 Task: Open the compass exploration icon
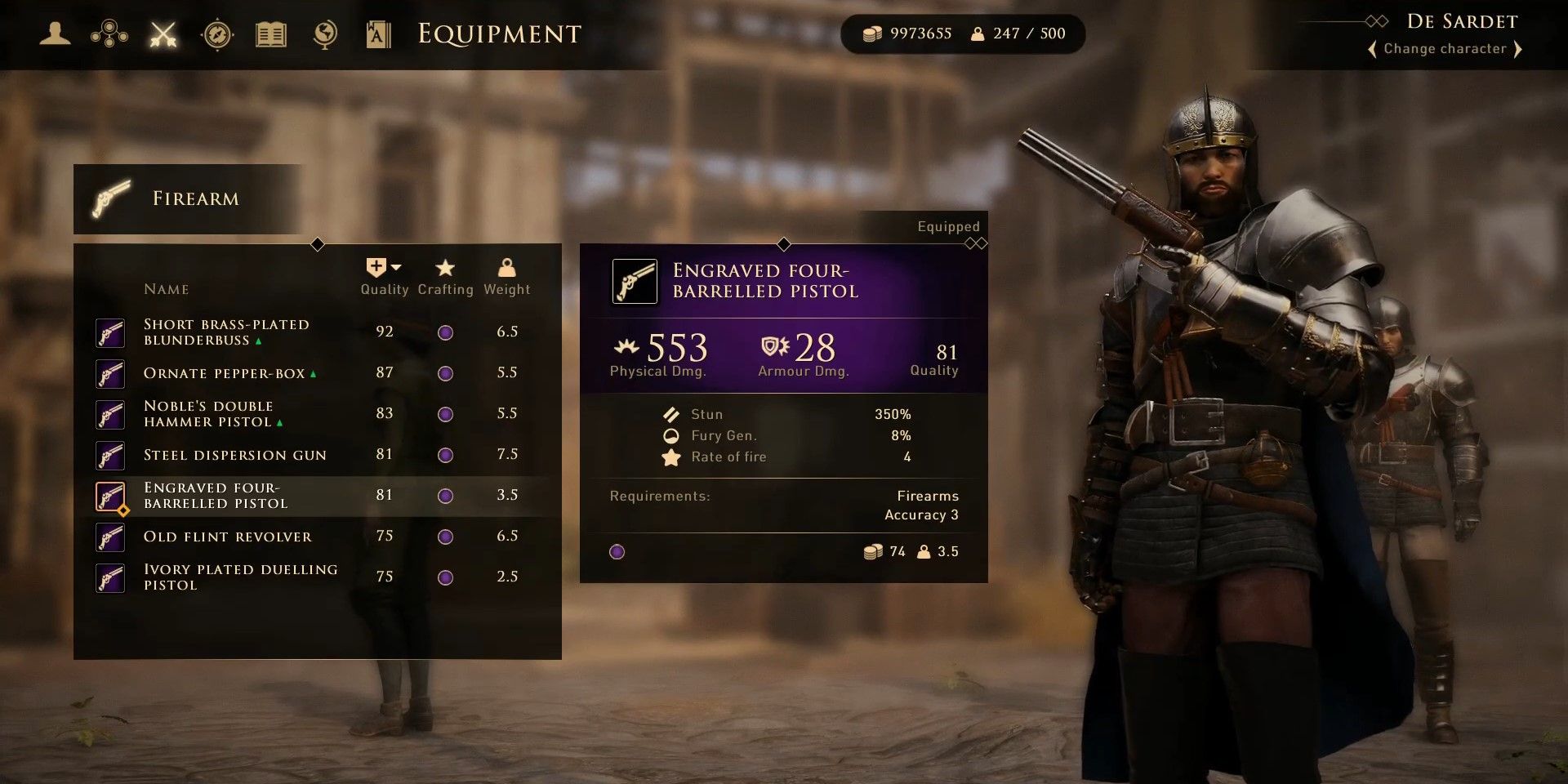point(216,34)
